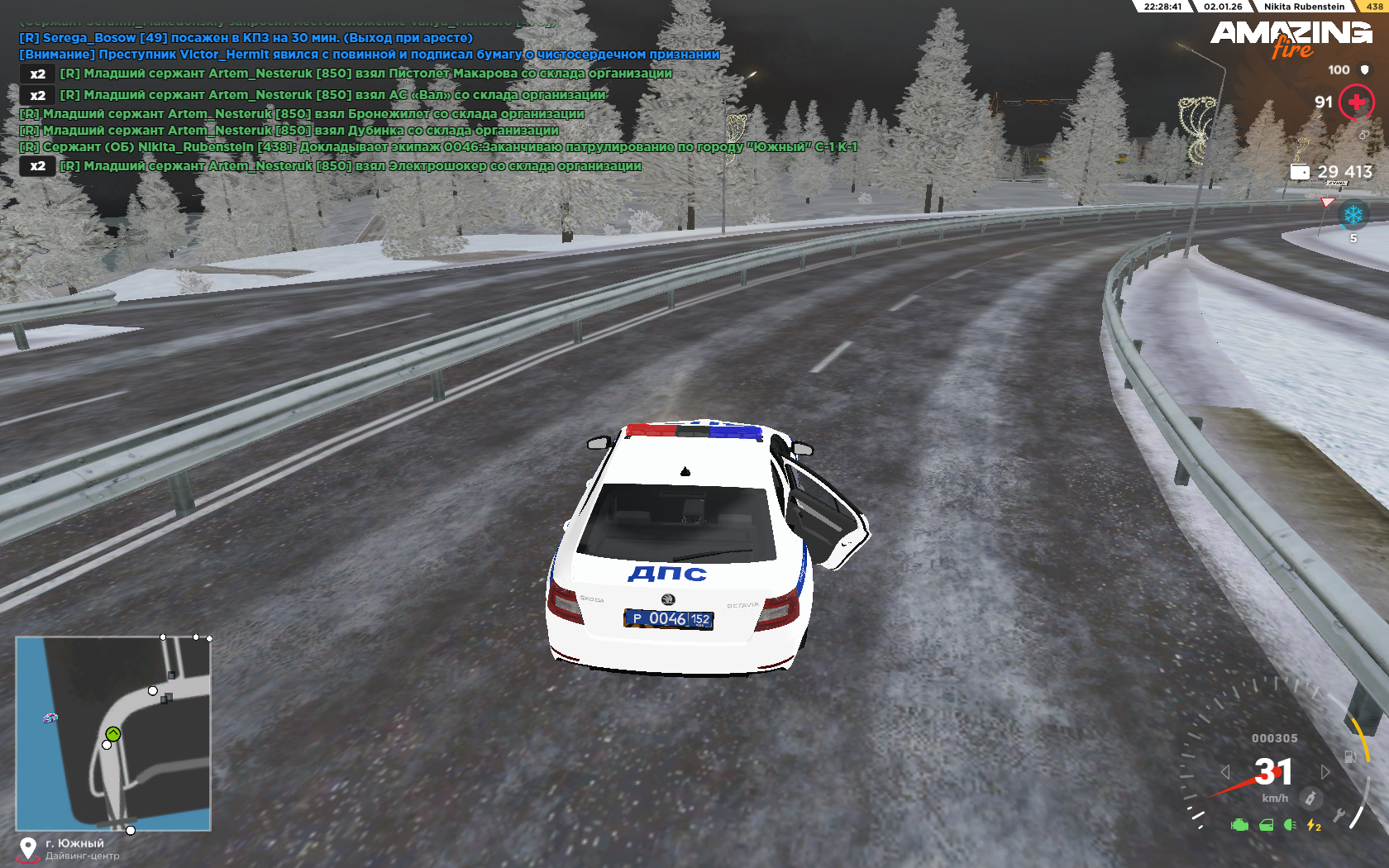Click the yellow lightning bolt indicator
The height and width of the screenshot is (868, 1389).
pyautogui.click(x=1313, y=824)
